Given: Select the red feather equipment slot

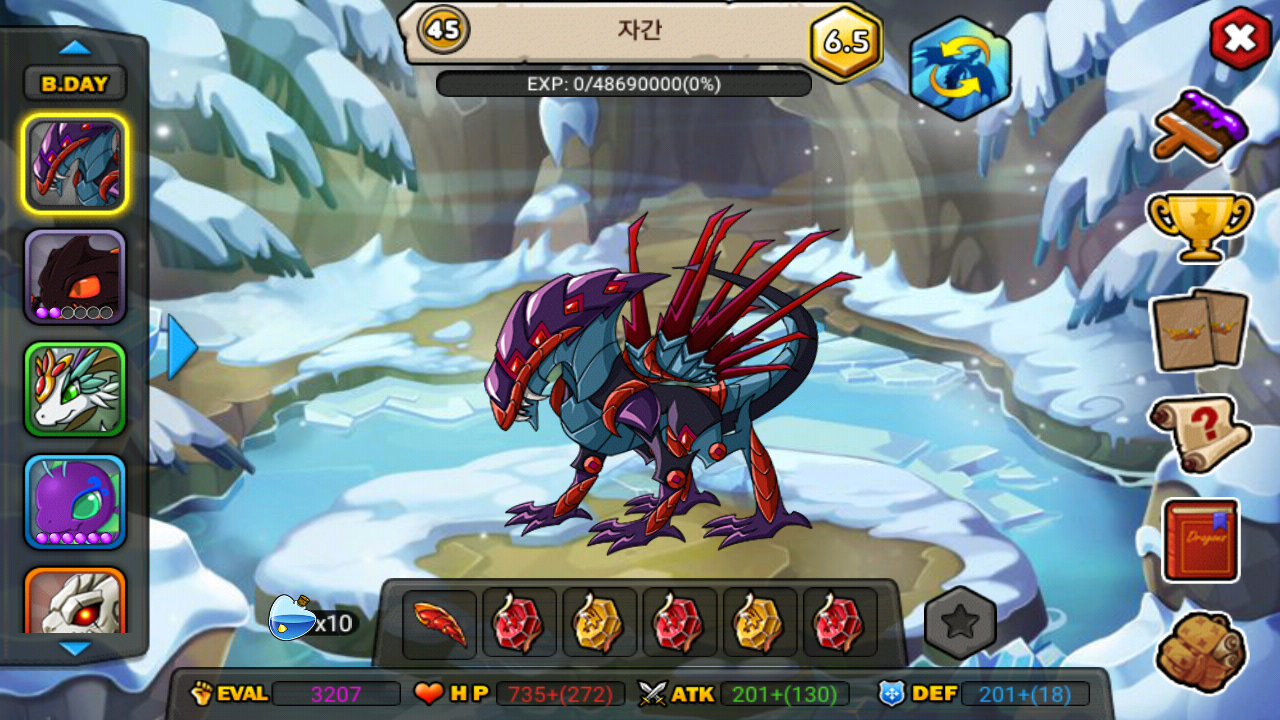Looking at the screenshot, I should (440, 623).
